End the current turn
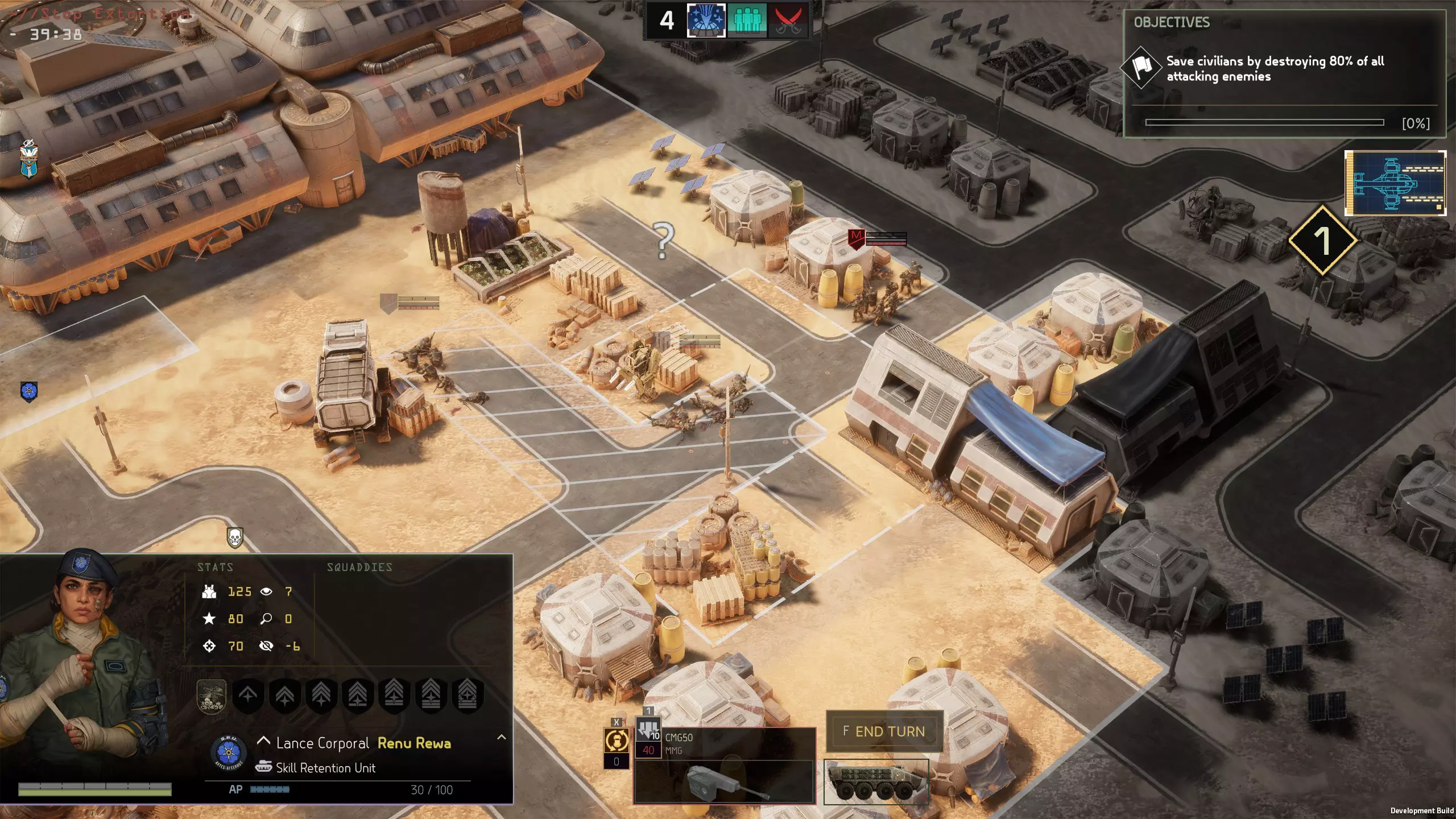The height and width of the screenshot is (819, 1456). pyautogui.click(x=884, y=731)
